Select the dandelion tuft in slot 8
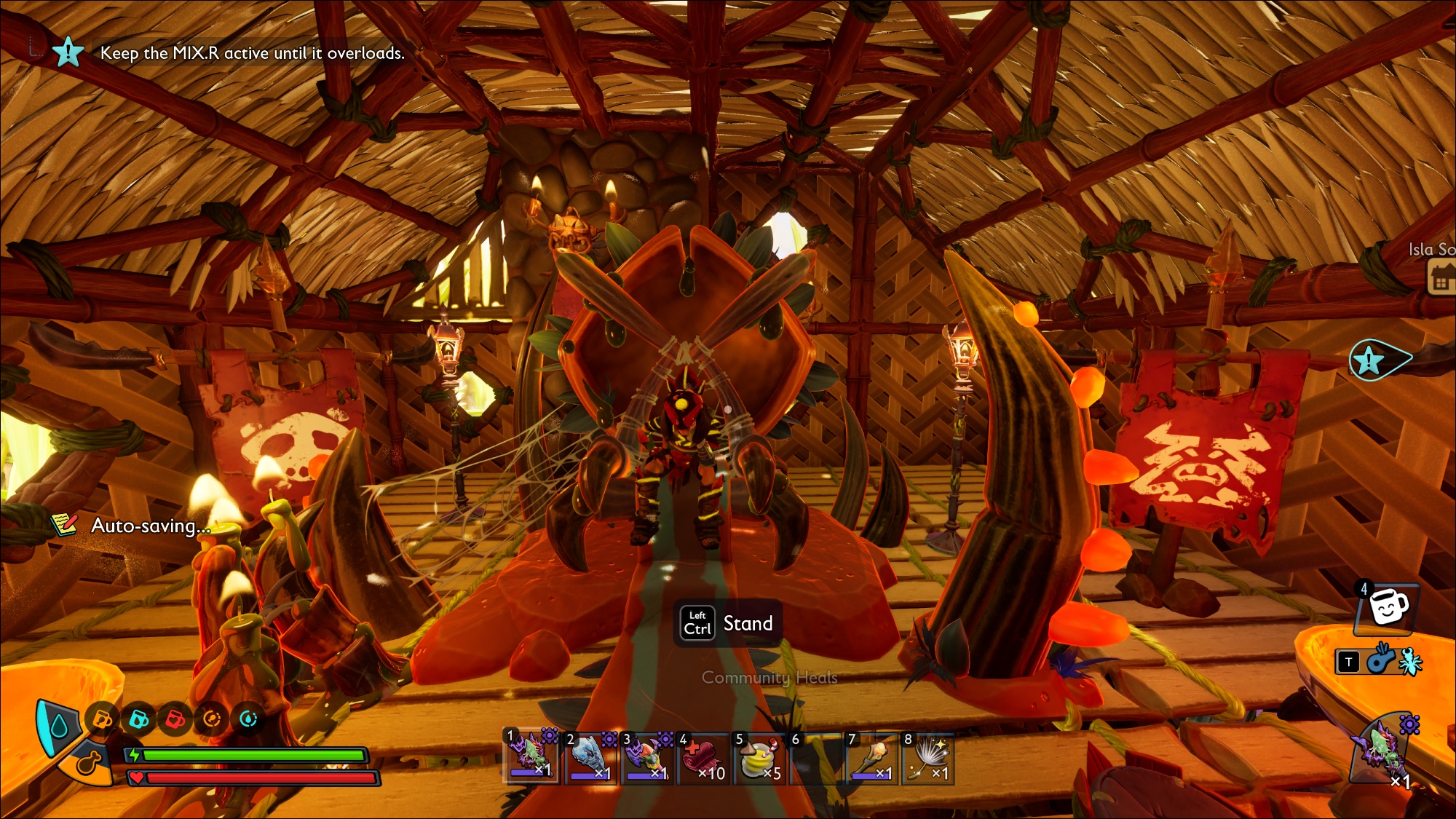Screen dimensions: 1456x819 [x=927, y=759]
